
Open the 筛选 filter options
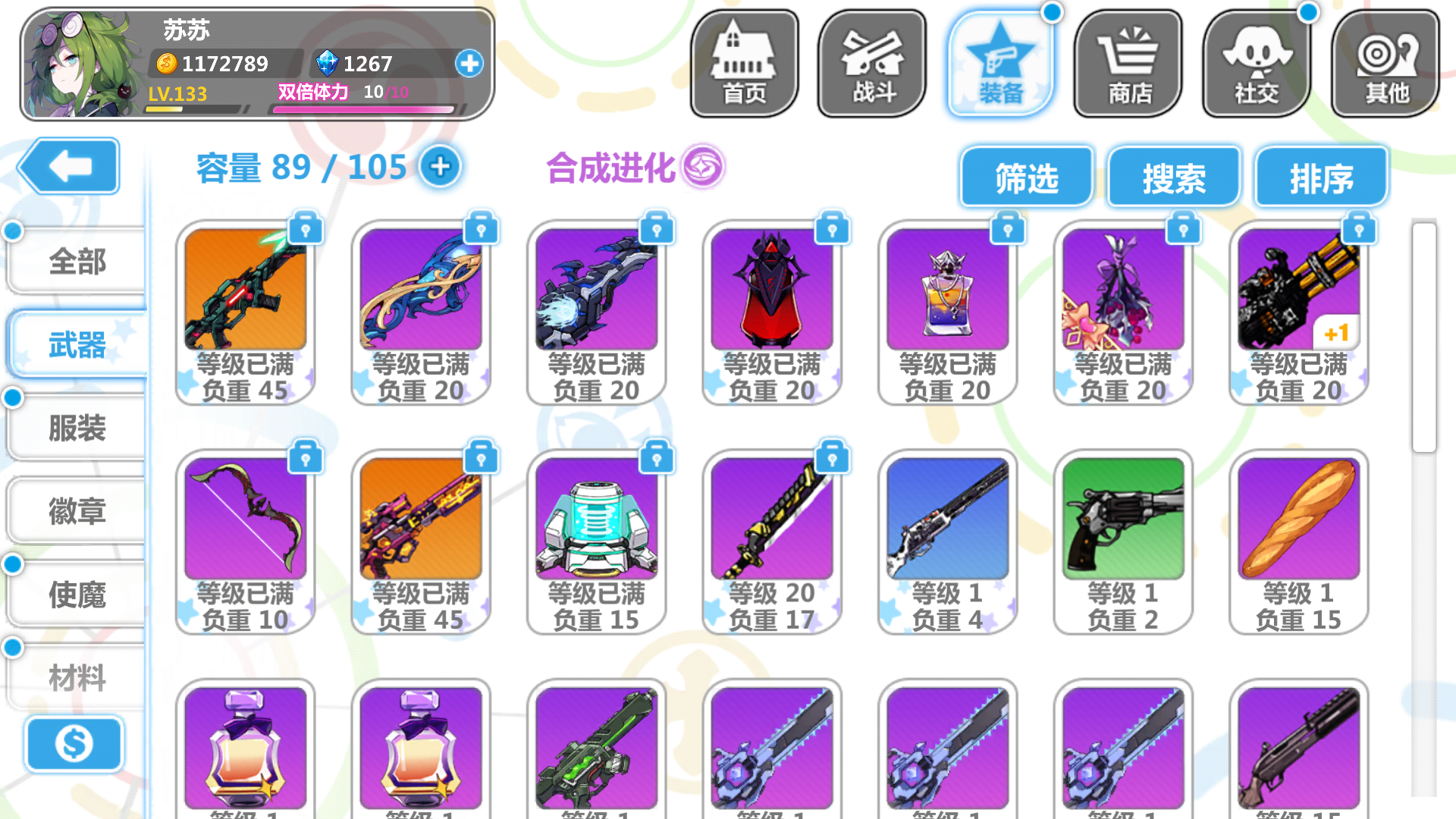[x=1028, y=177]
